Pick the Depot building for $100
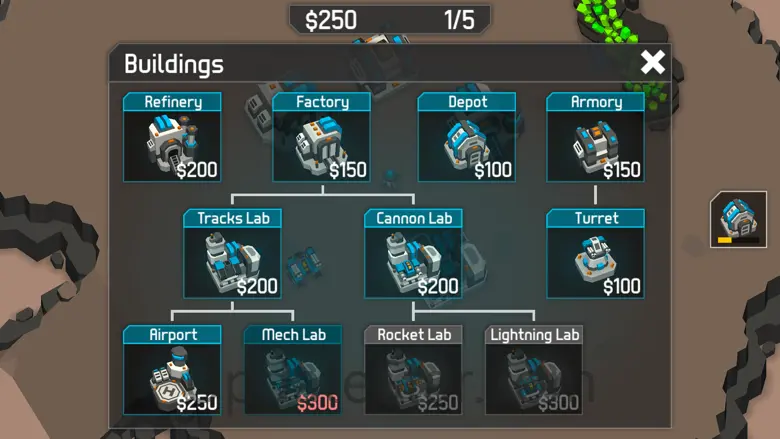 click(x=467, y=138)
